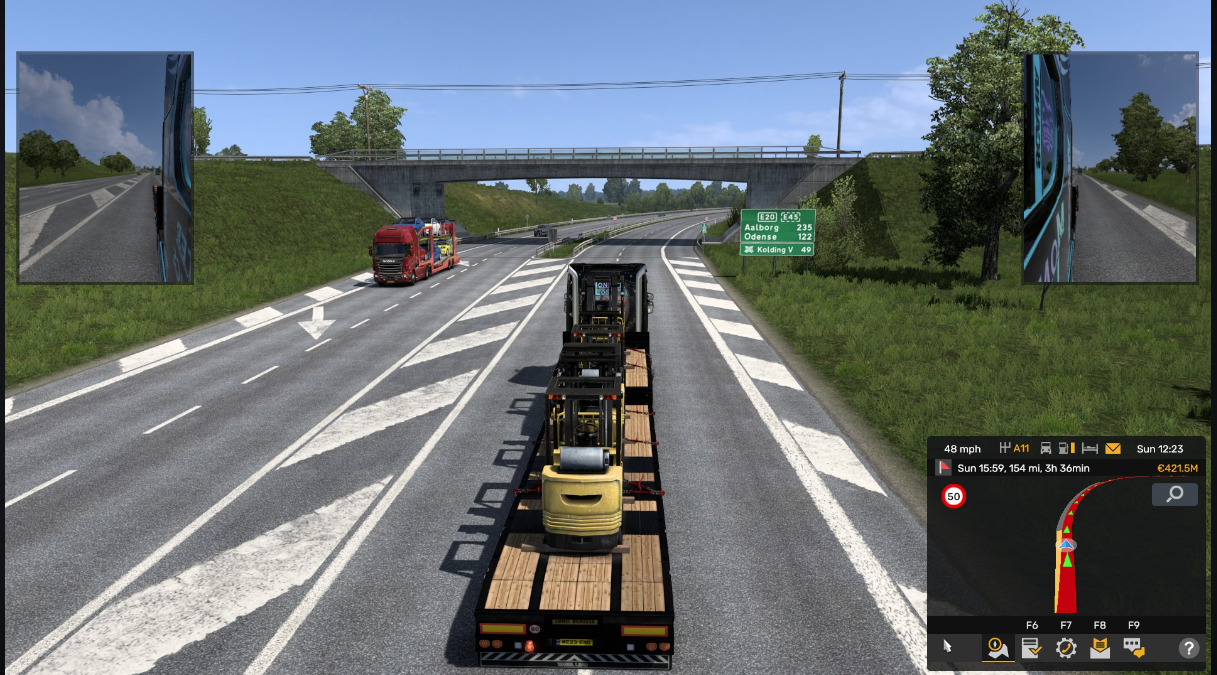1217x675 pixels.
Task: Click the truck damage indicator icon
Action: point(1046,449)
